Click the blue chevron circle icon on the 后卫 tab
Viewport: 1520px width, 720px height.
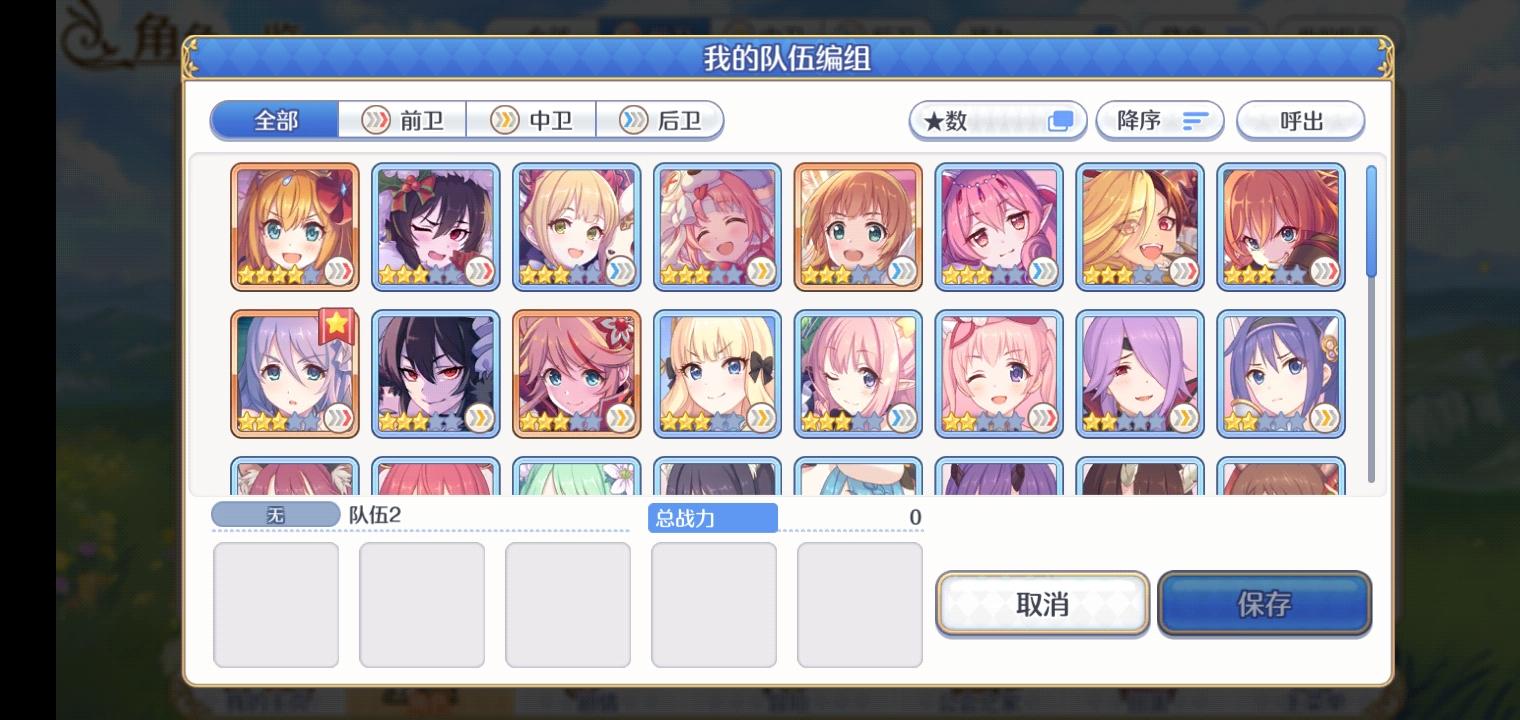(x=633, y=120)
